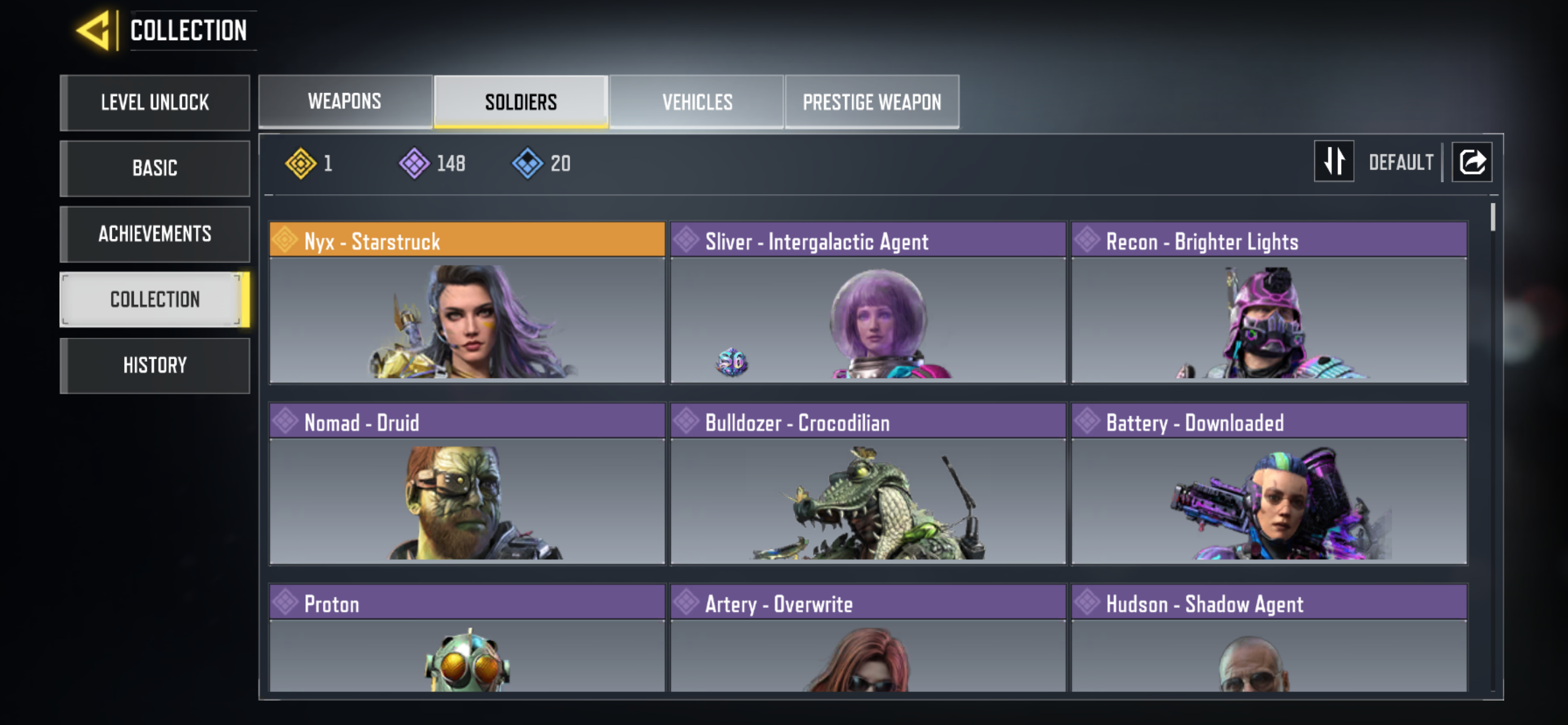Click the rarity diamond on Nyx - Starstruck banner
The height and width of the screenshot is (725, 1568).
coord(284,241)
